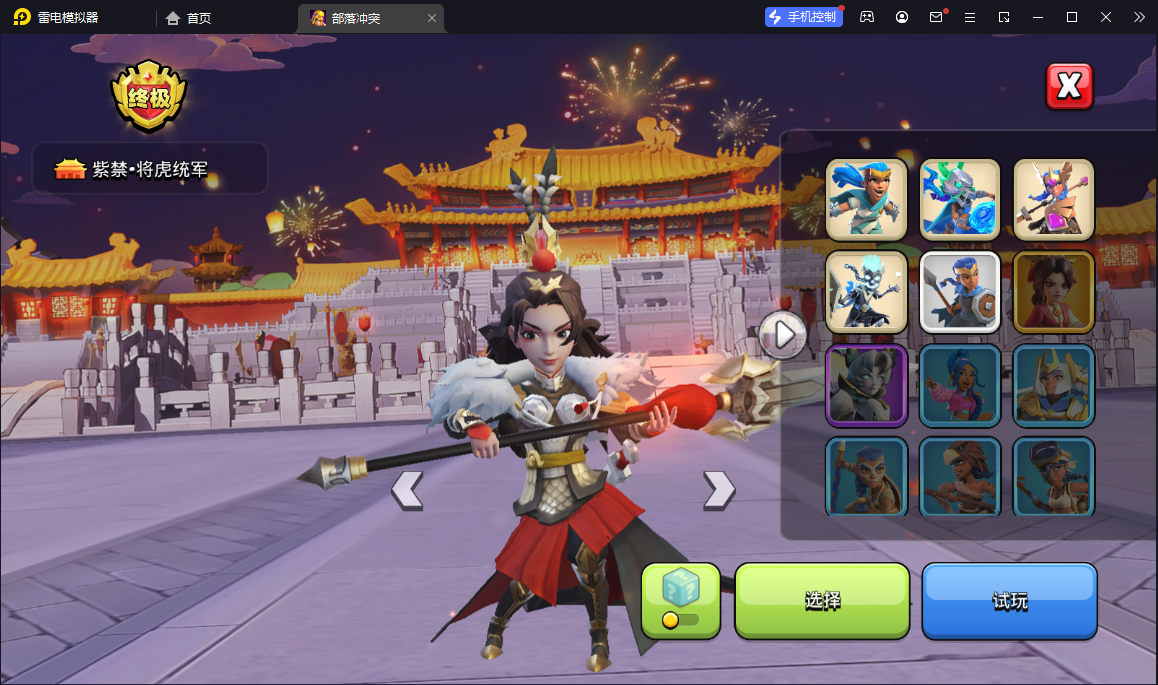Choose the pink-jacket blue-ponytail skin
1158x685 pixels.
click(960, 385)
